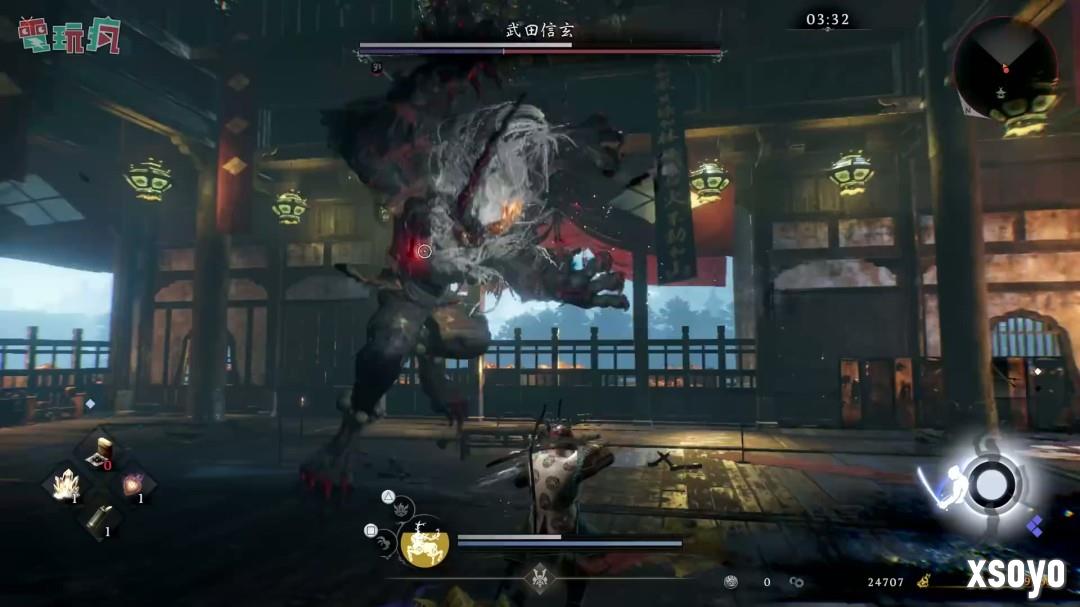Click the red and green channel logo
Viewport: 1080px width, 607px height.
(68, 35)
